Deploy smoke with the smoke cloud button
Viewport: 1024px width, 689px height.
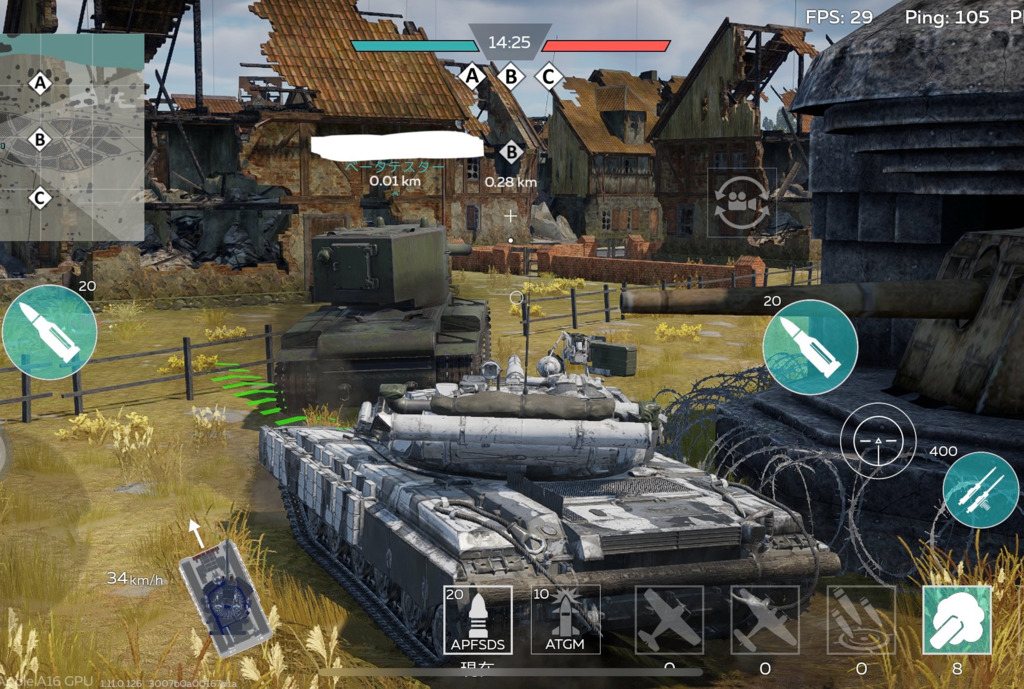[x=957, y=620]
